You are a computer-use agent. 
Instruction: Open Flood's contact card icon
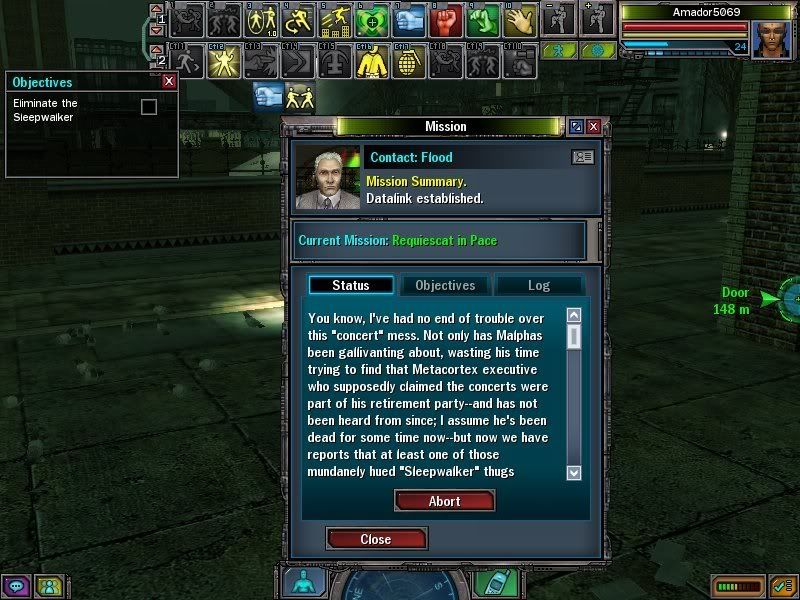pos(582,157)
